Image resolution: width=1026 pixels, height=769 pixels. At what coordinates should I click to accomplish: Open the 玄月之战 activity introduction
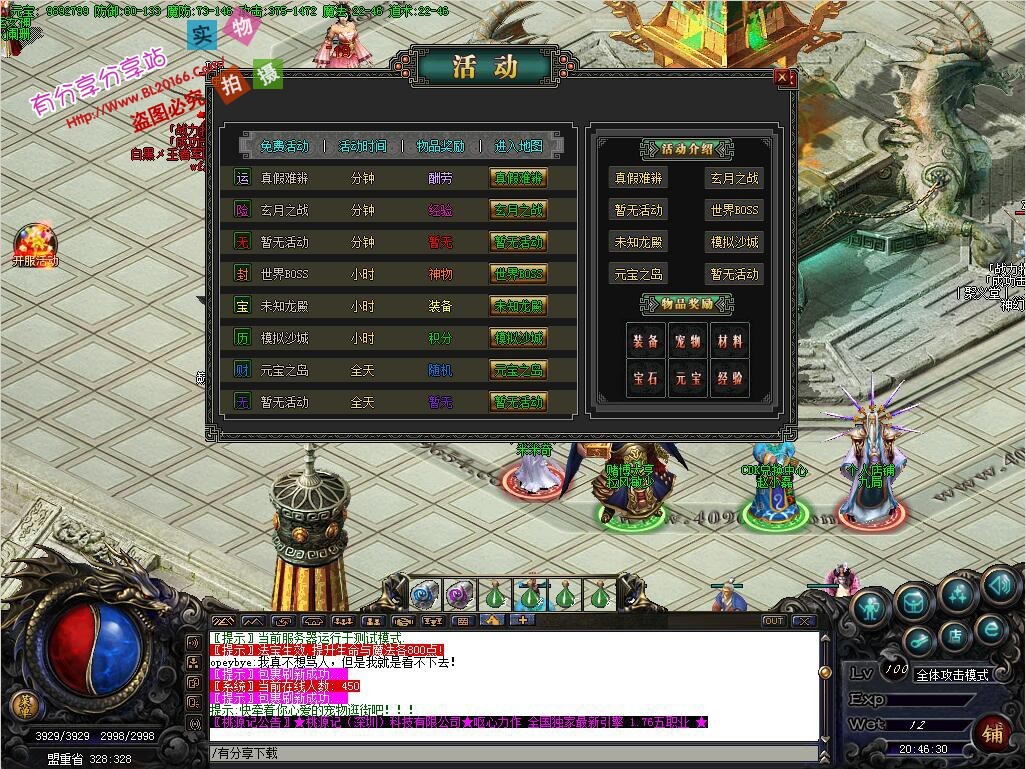[x=734, y=179]
